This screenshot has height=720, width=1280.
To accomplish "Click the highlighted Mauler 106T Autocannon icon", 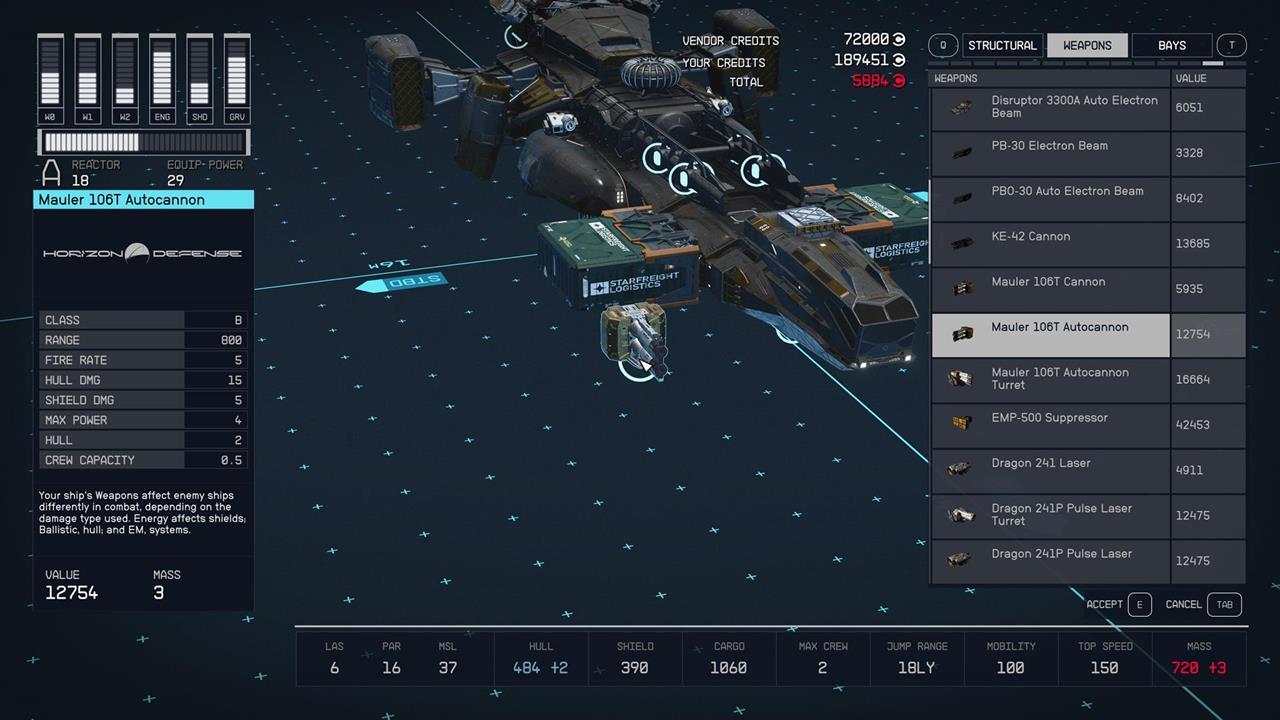I will click(x=961, y=334).
